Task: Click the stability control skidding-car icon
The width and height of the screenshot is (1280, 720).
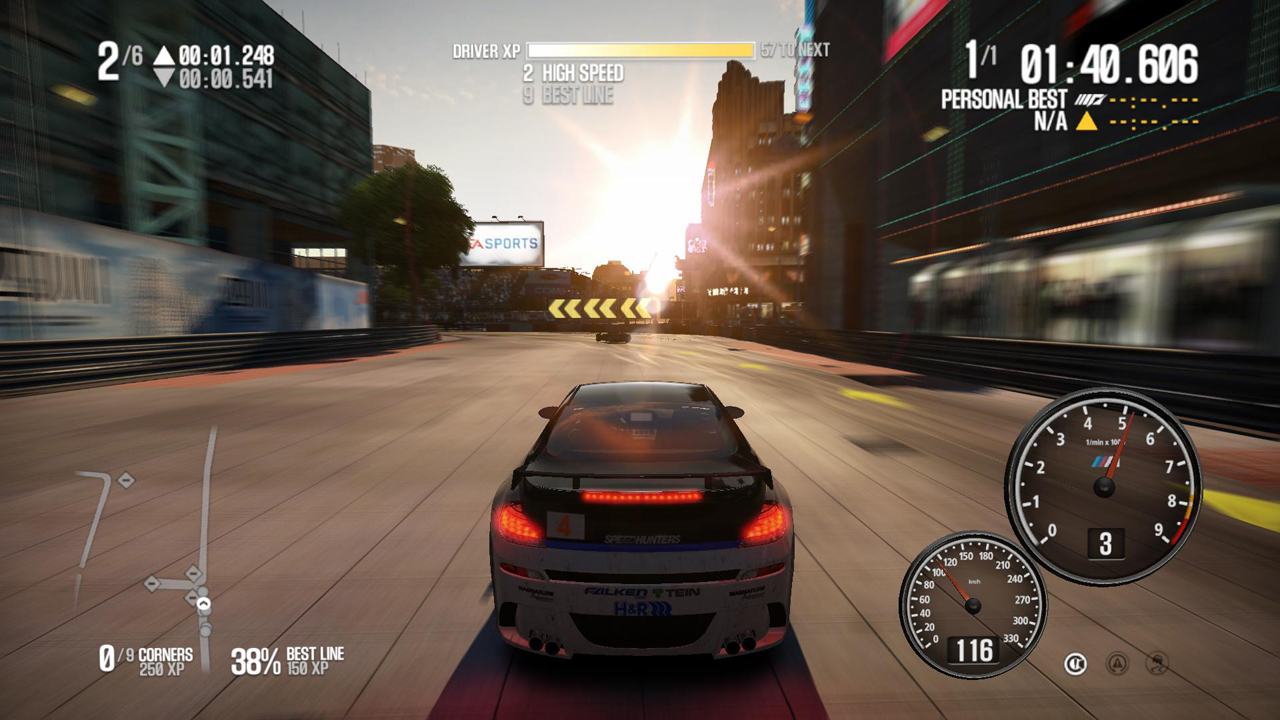Action: [1158, 662]
